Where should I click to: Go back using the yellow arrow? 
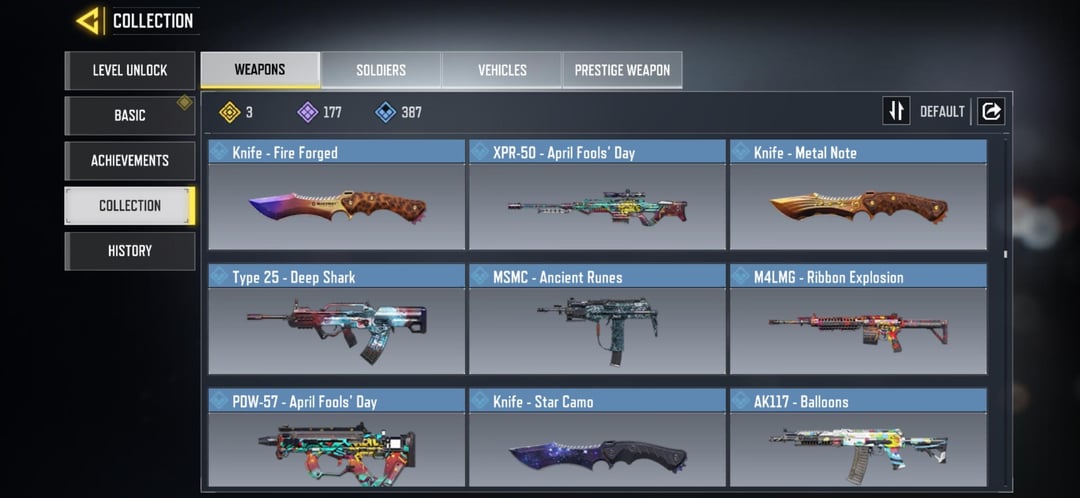(x=89, y=20)
